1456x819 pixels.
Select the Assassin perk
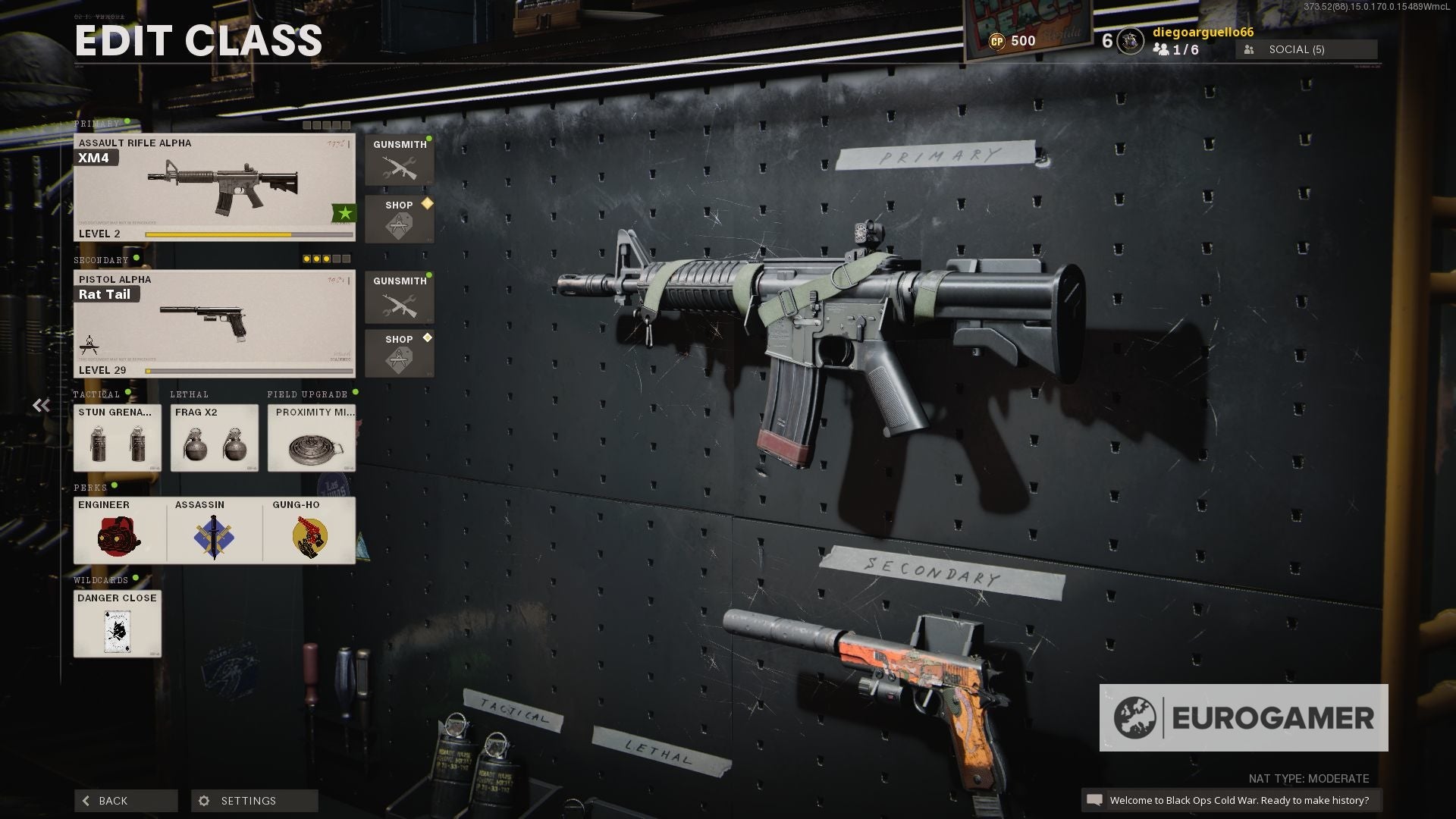215,531
